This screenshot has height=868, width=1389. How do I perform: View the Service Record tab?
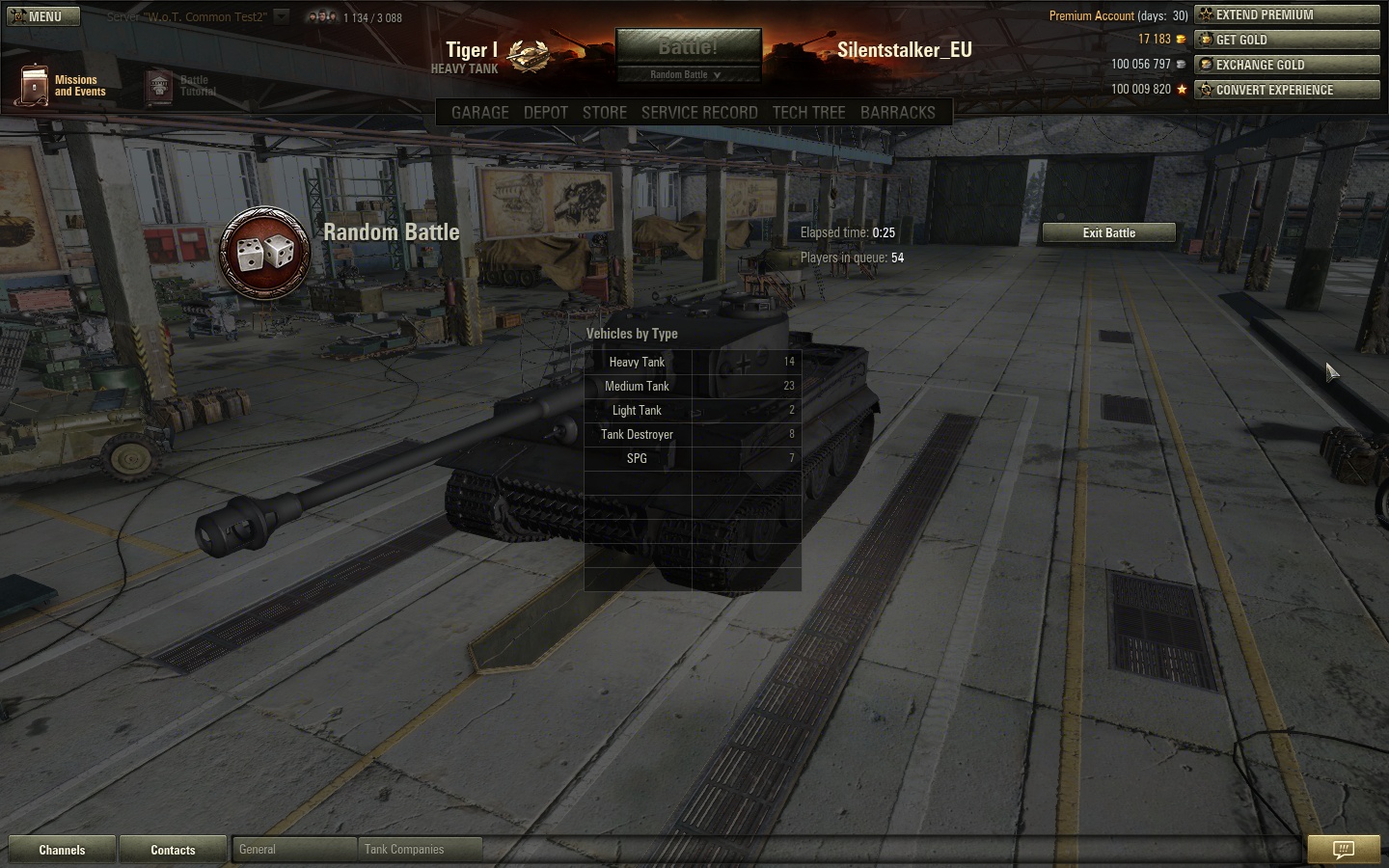pyautogui.click(x=699, y=112)
